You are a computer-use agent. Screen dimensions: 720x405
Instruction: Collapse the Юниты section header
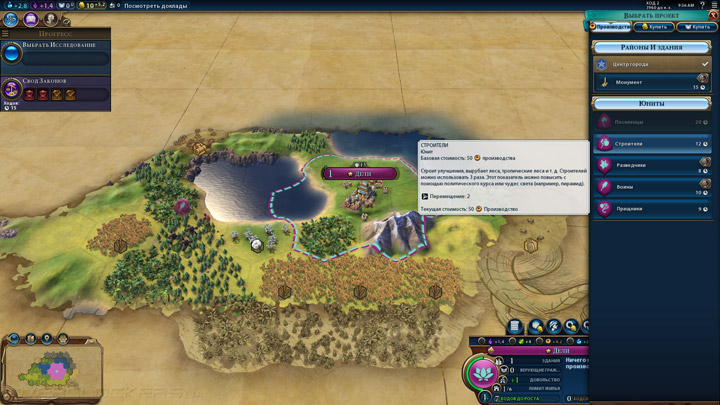652,104
